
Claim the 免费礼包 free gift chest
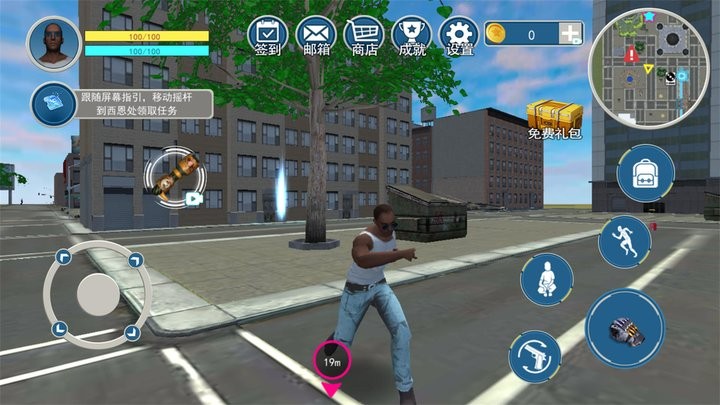point(554,121)
